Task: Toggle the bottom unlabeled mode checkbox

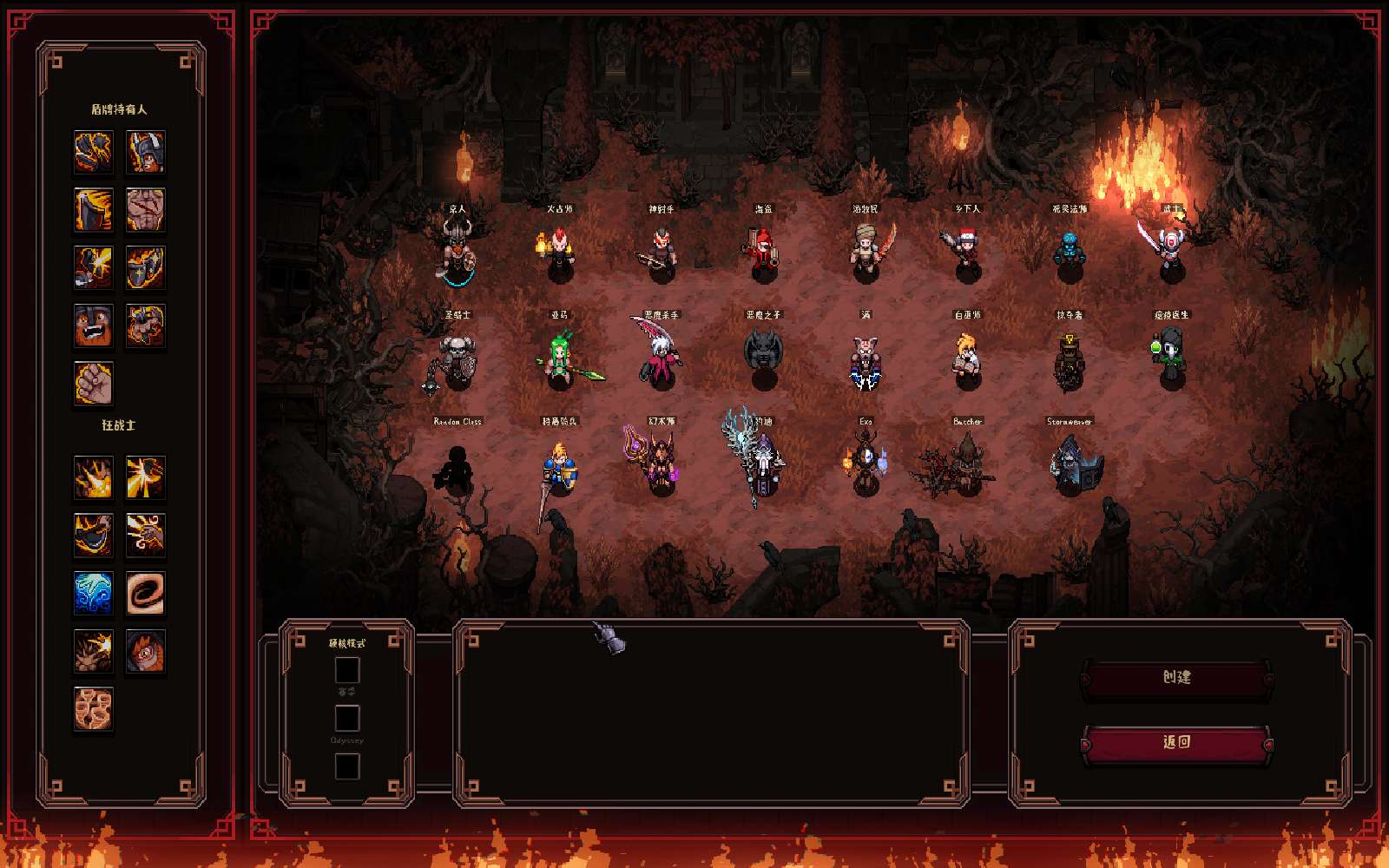Action: point(347,767)
